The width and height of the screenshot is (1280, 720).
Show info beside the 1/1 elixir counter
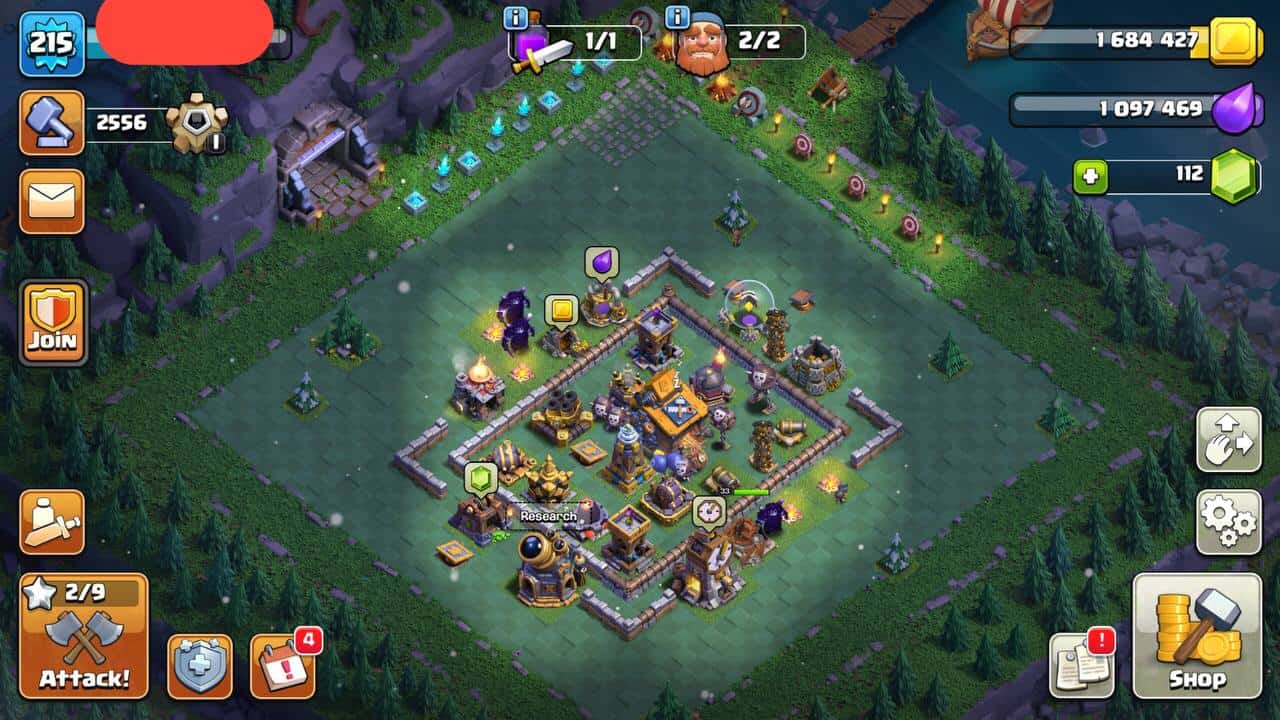pyautogui.click(x=515, y=17)
